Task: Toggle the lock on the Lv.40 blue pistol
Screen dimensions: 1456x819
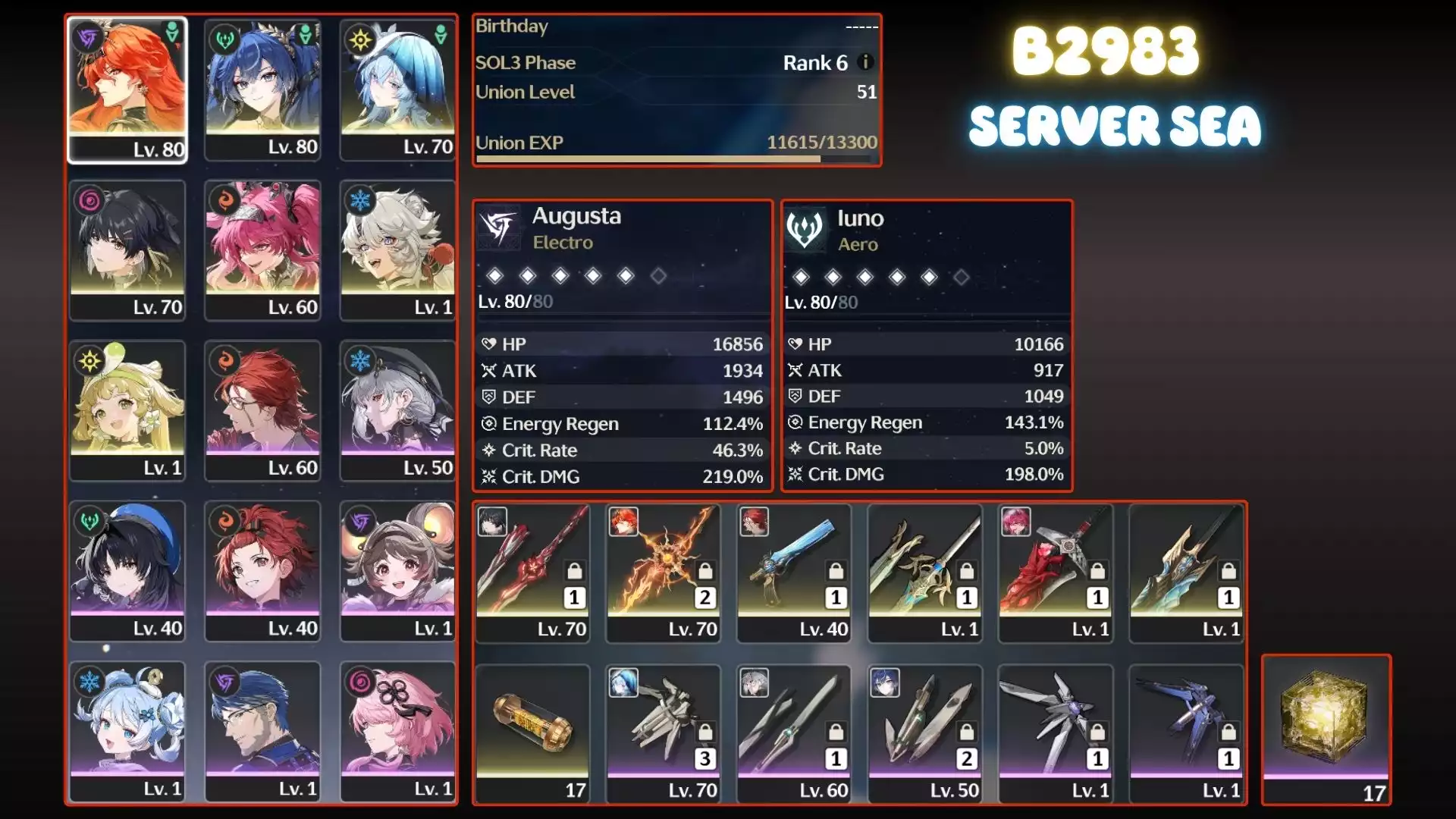Action: [836, 570]
